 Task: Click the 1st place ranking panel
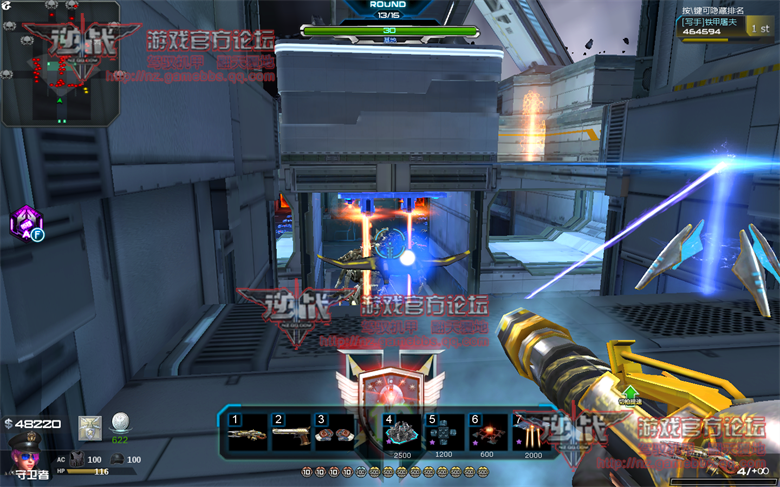[727, 27]
